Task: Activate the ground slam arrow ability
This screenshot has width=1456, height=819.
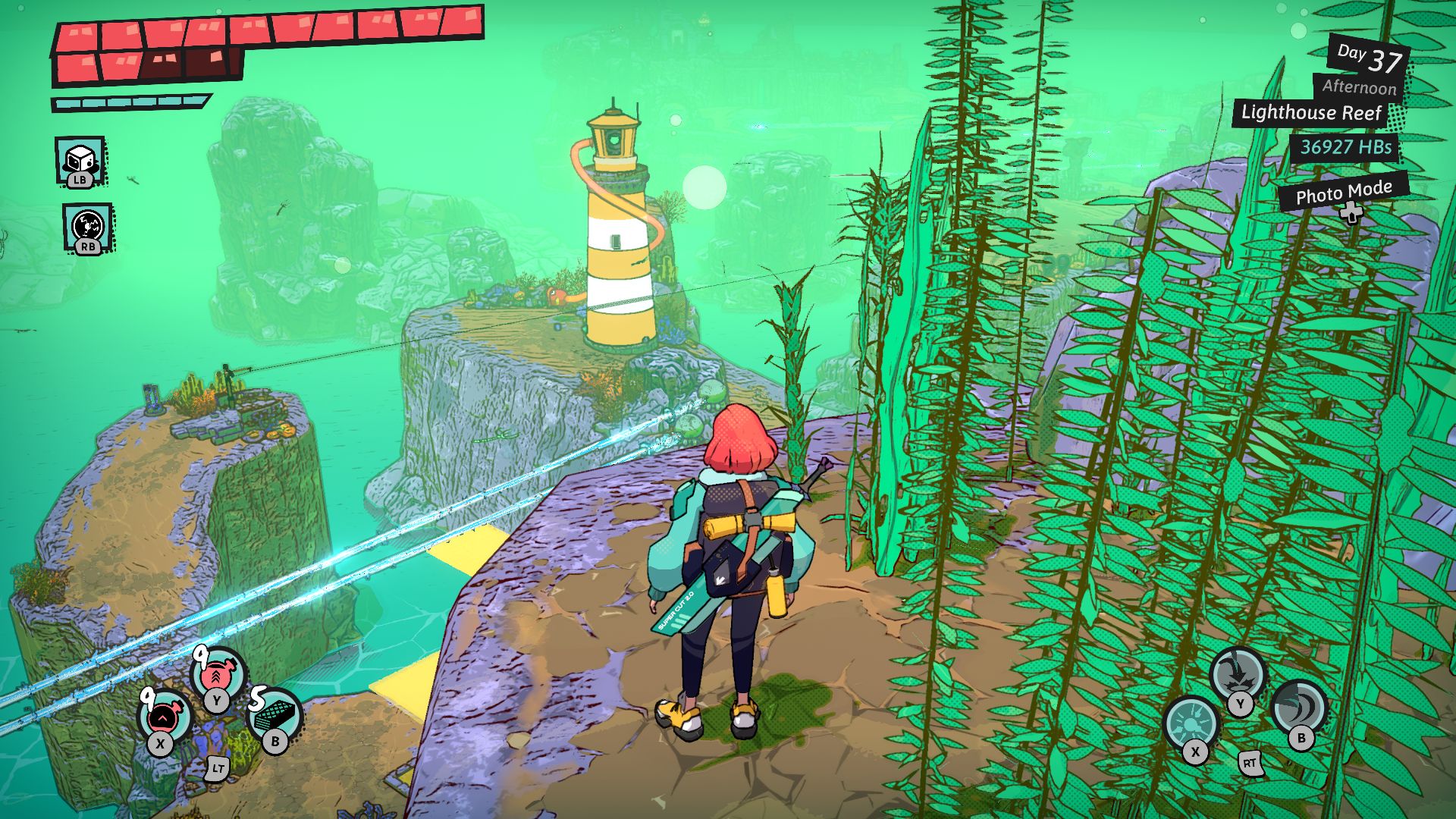Action: coord(1237,674)
